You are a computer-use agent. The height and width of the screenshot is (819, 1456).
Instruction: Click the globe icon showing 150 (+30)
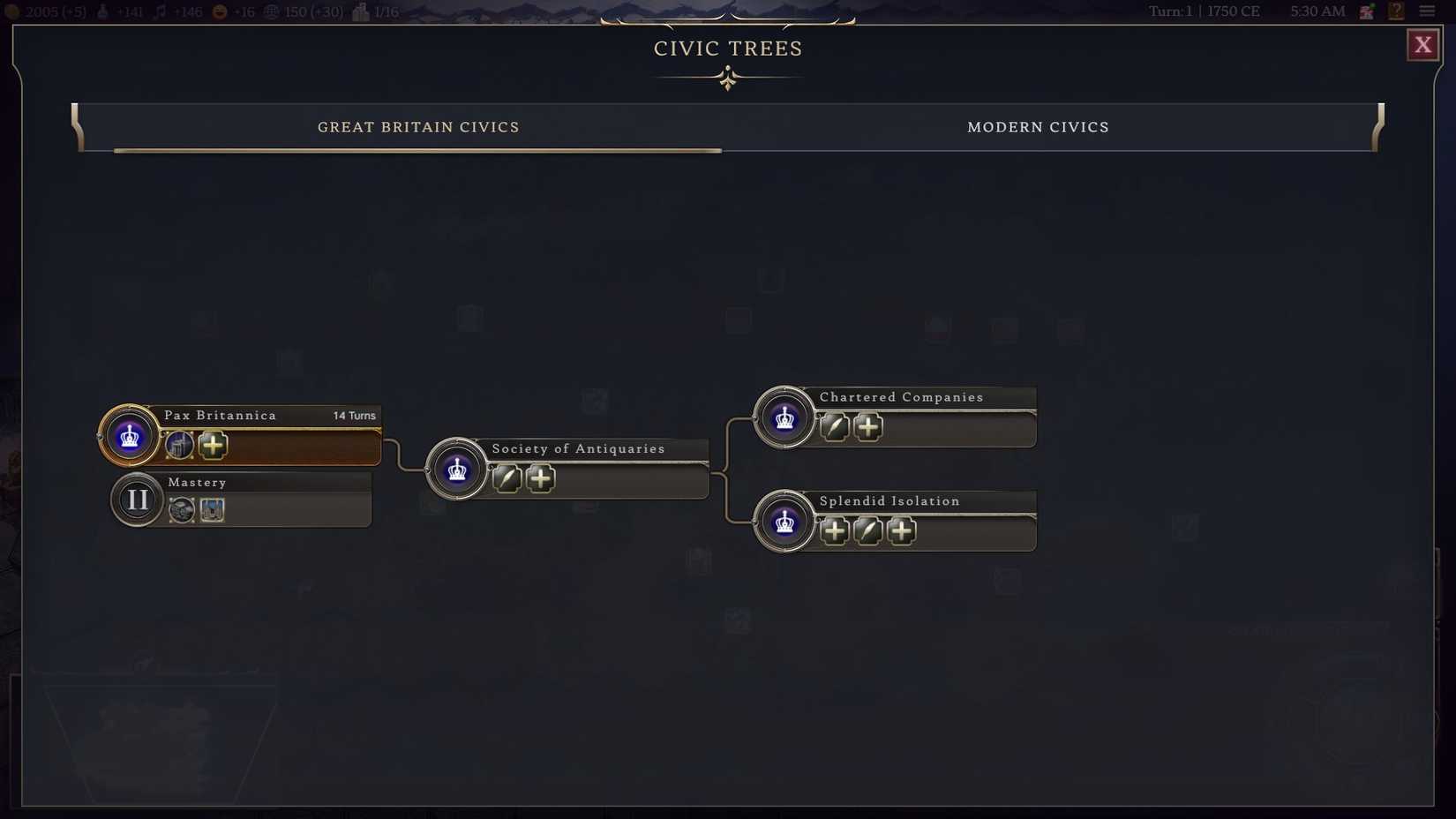(272, 11)
